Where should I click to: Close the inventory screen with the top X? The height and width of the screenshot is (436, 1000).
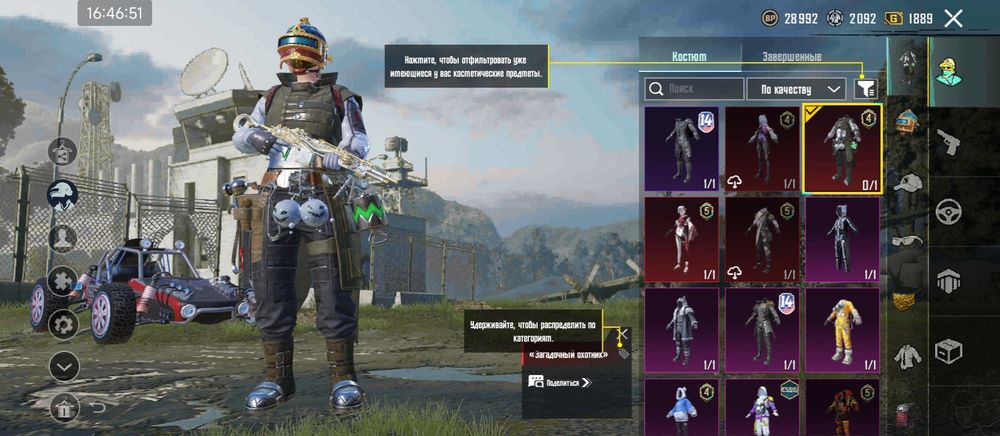(x=953, y=18)
